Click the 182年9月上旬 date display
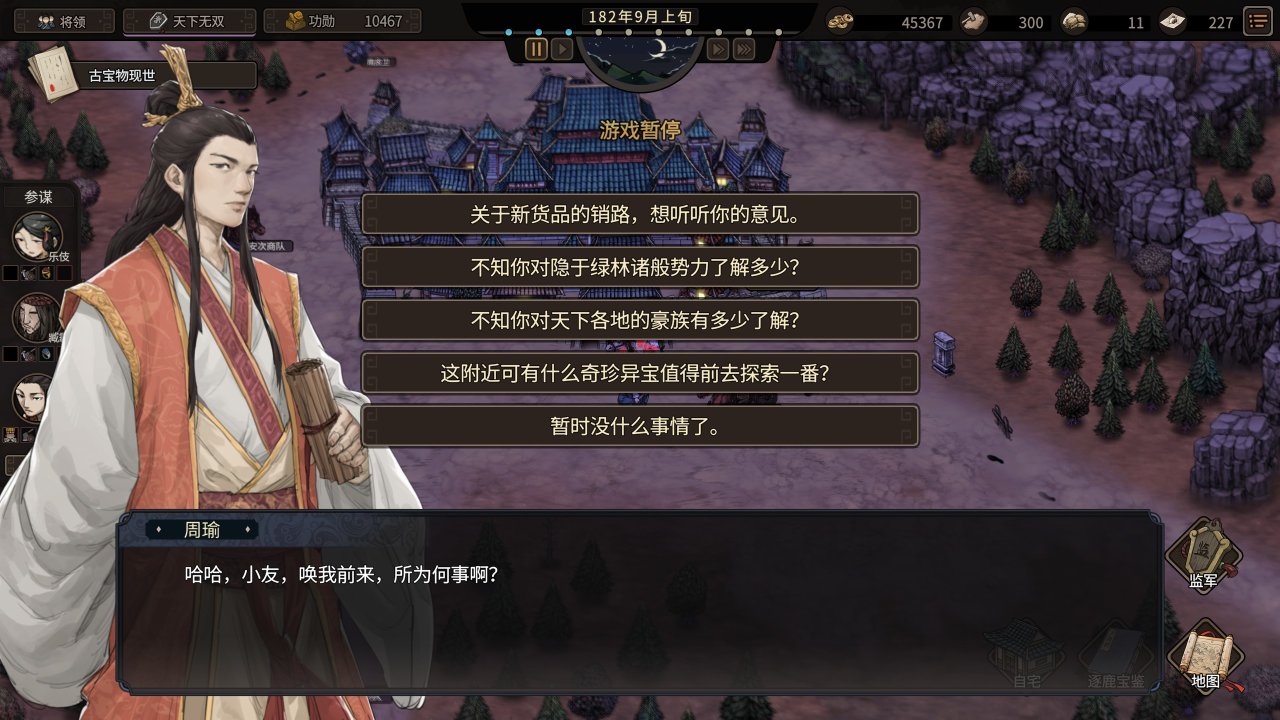The width and height of the screenshot is (1280, 720). pos(640,15)
